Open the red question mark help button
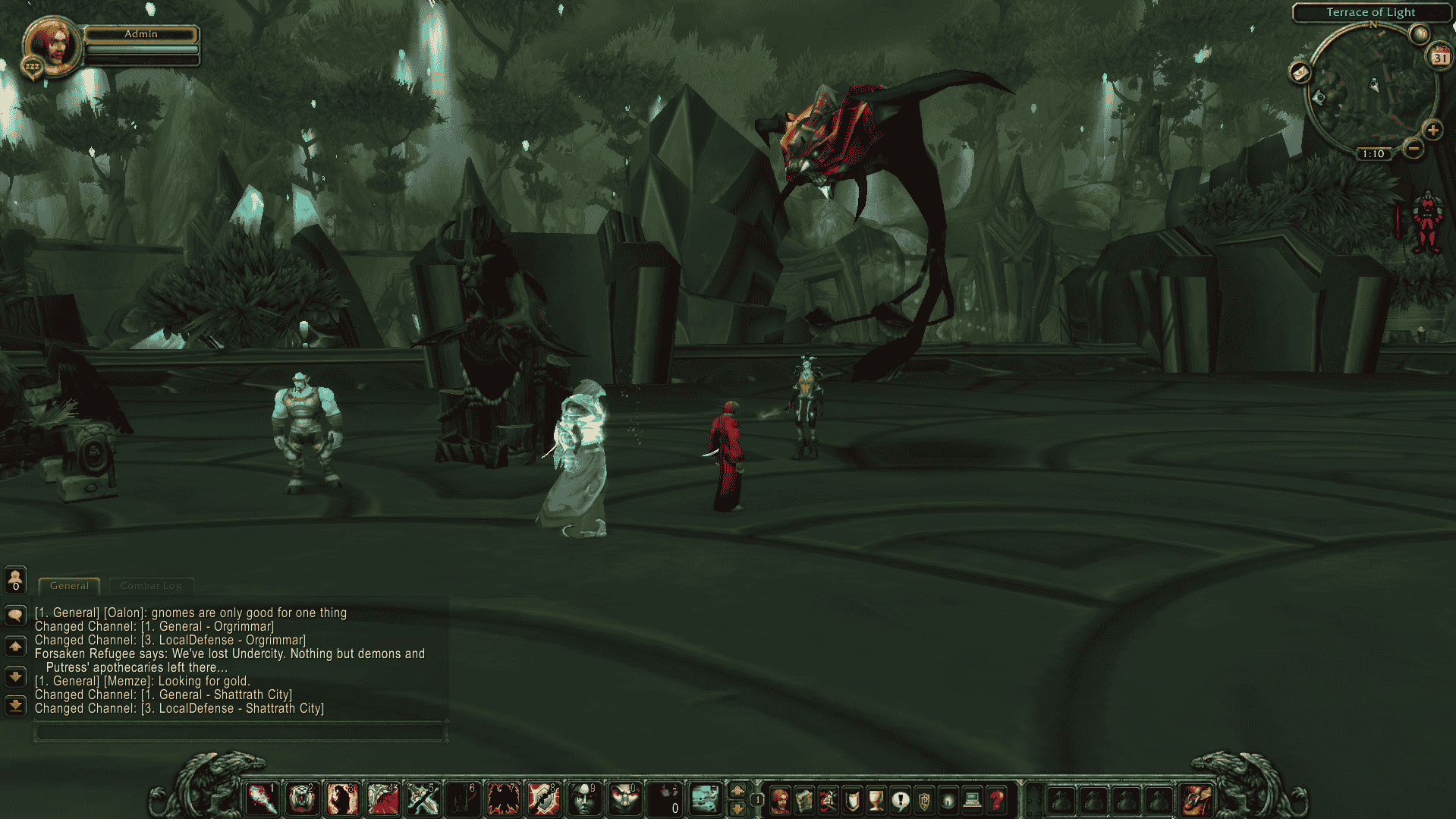This screenshot has width=1456, height=819. [996, 800]
